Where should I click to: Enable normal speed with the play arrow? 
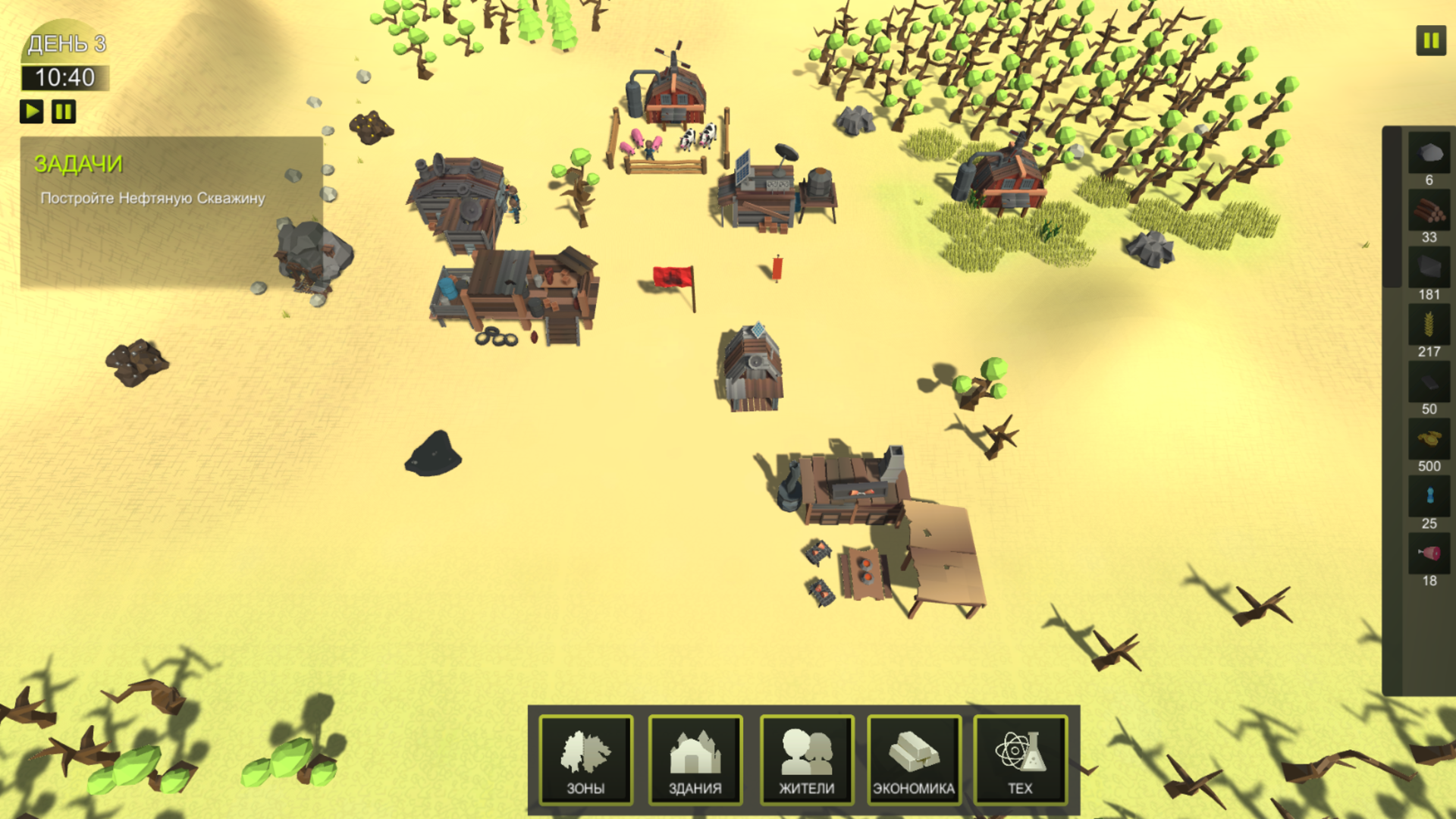(31, 111)
